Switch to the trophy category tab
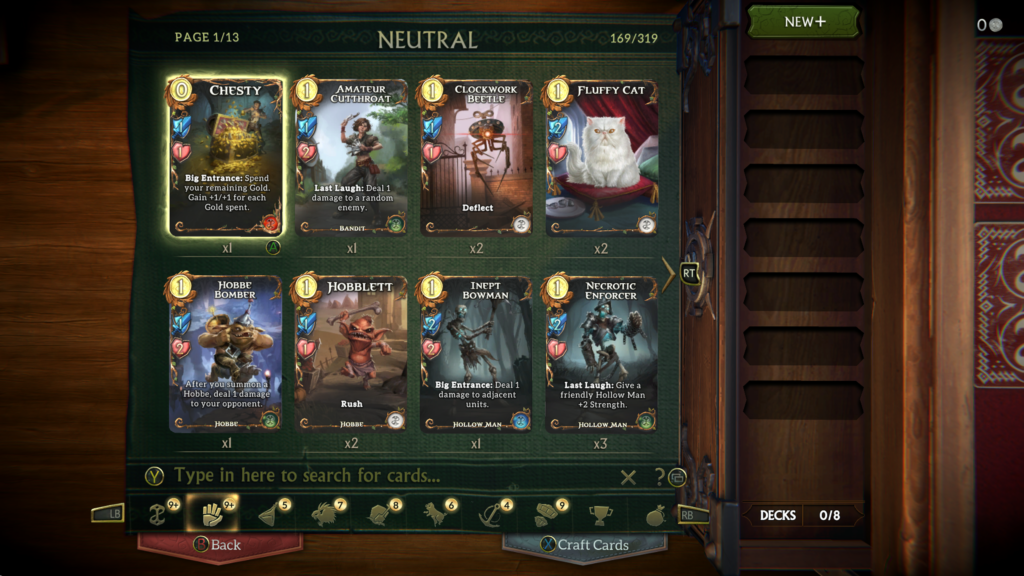This screenshot has width=1024, height=576. [600, 515]
